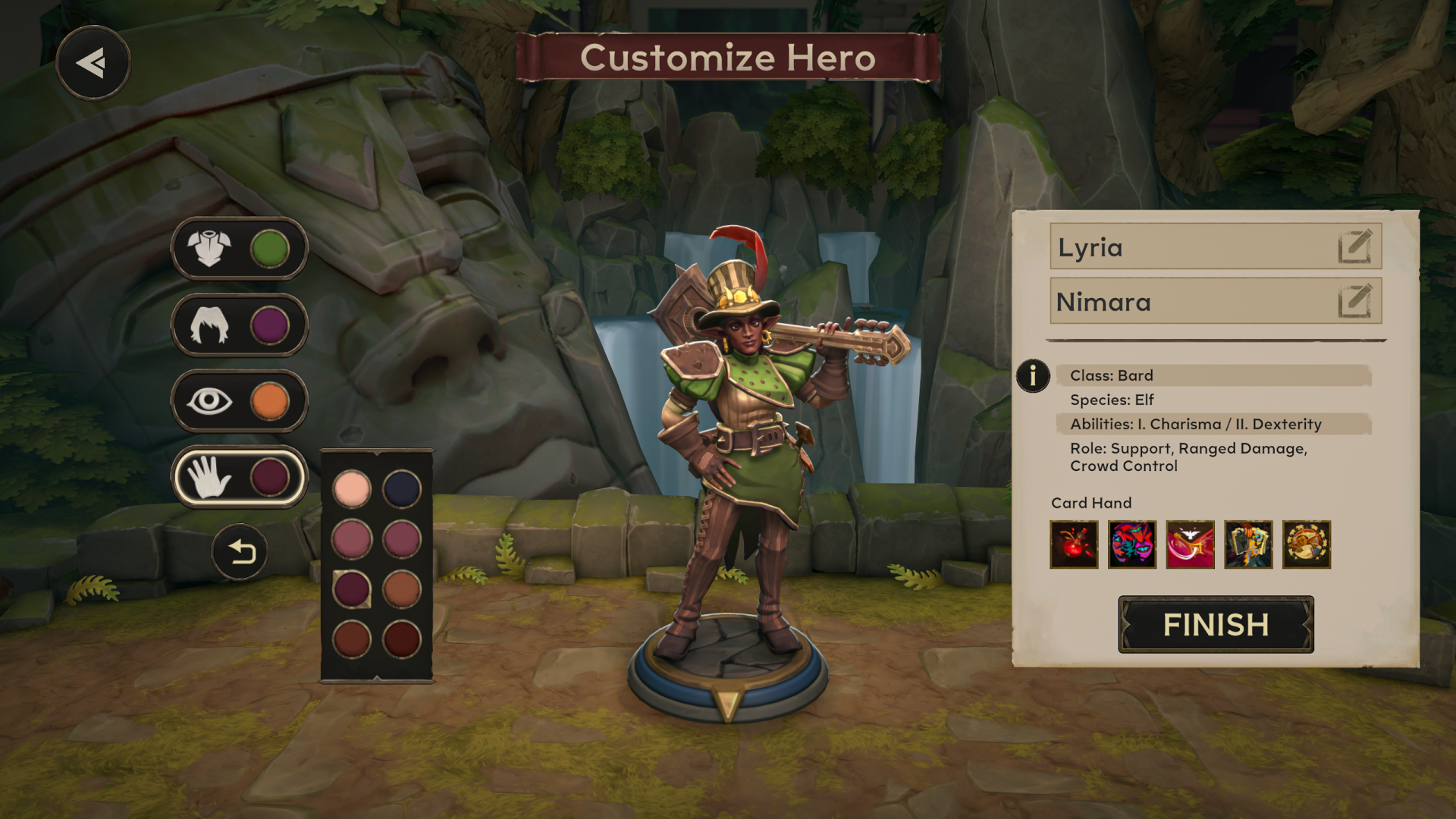Image resolution: width=1456 pixels, height=819 pixels.
Task: Choose the selected plum skin swatch
Action: 351,589
